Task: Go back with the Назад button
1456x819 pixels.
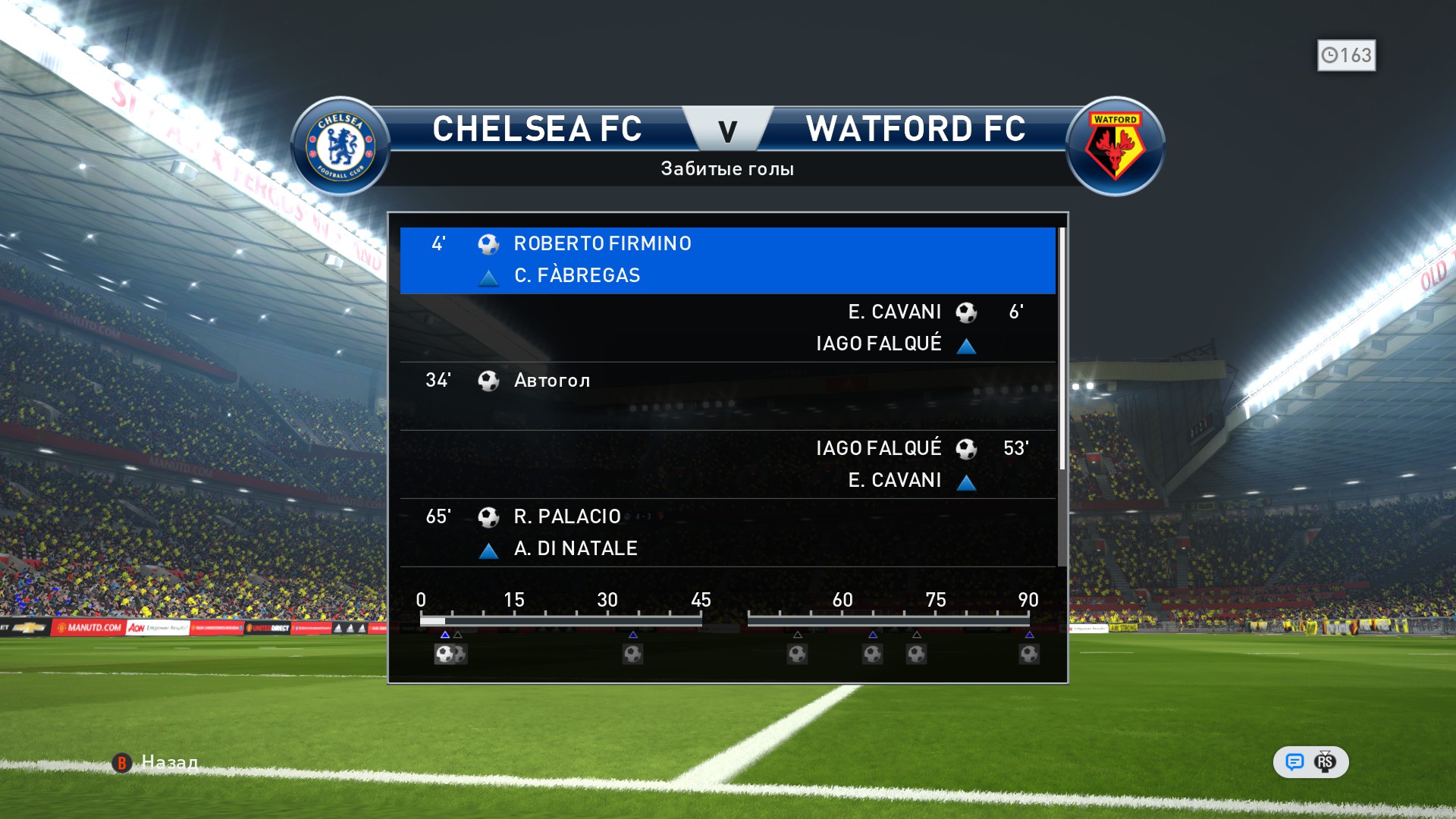Action: pyautogui.click(x=156, y=762)
